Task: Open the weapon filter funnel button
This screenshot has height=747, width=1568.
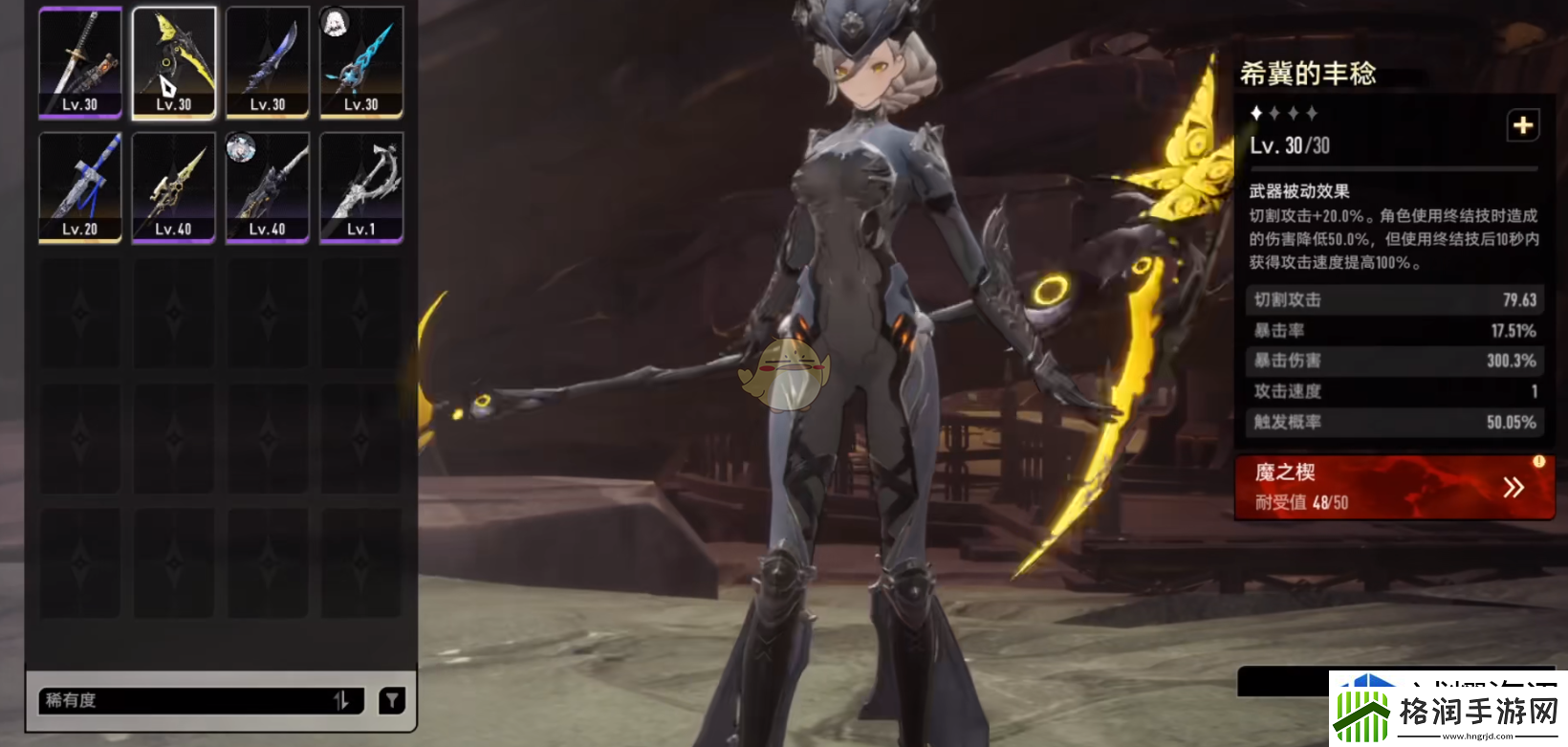Action: tap(392, 700)
